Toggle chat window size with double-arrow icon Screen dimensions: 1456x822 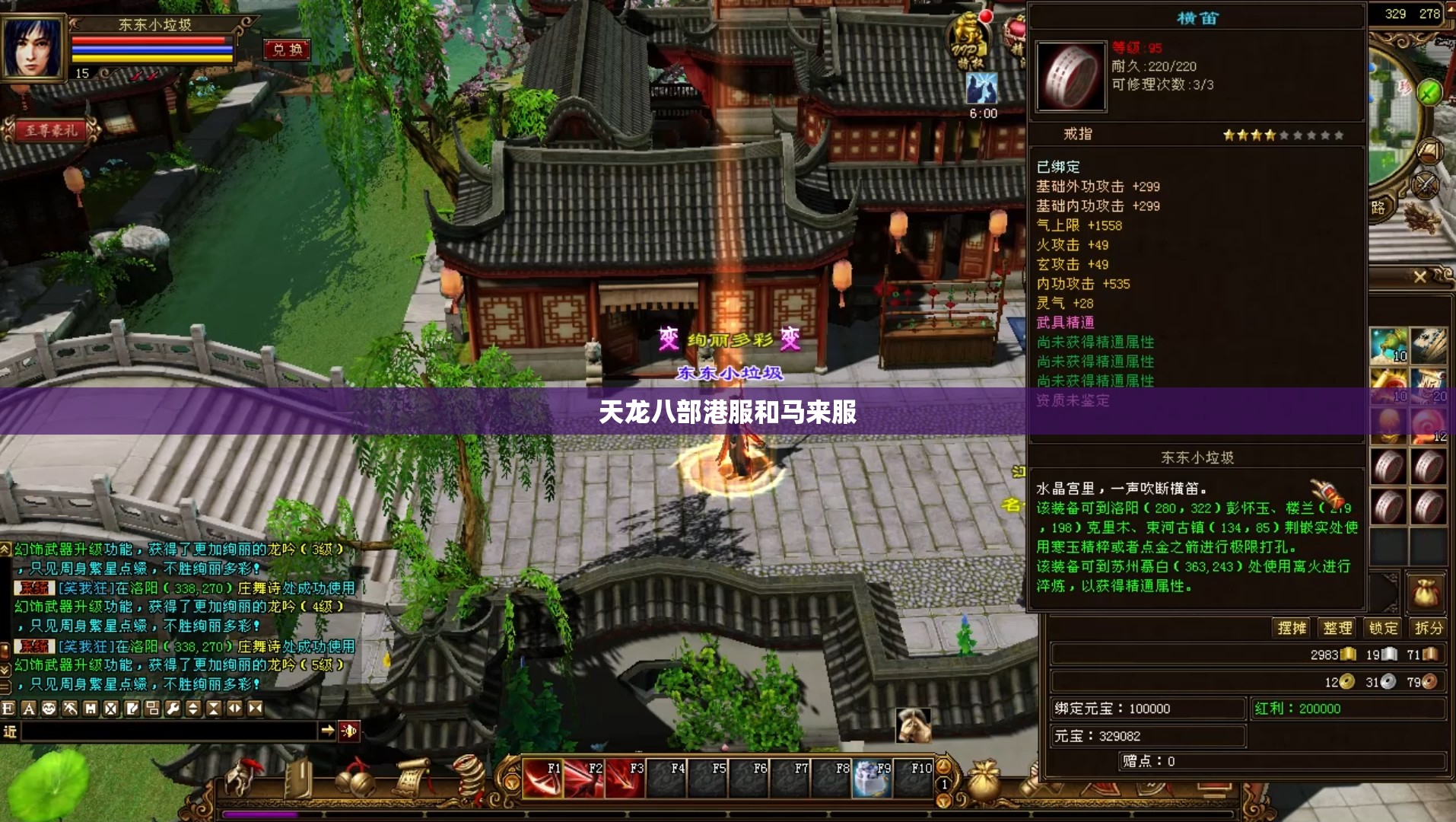click(234, 709)
